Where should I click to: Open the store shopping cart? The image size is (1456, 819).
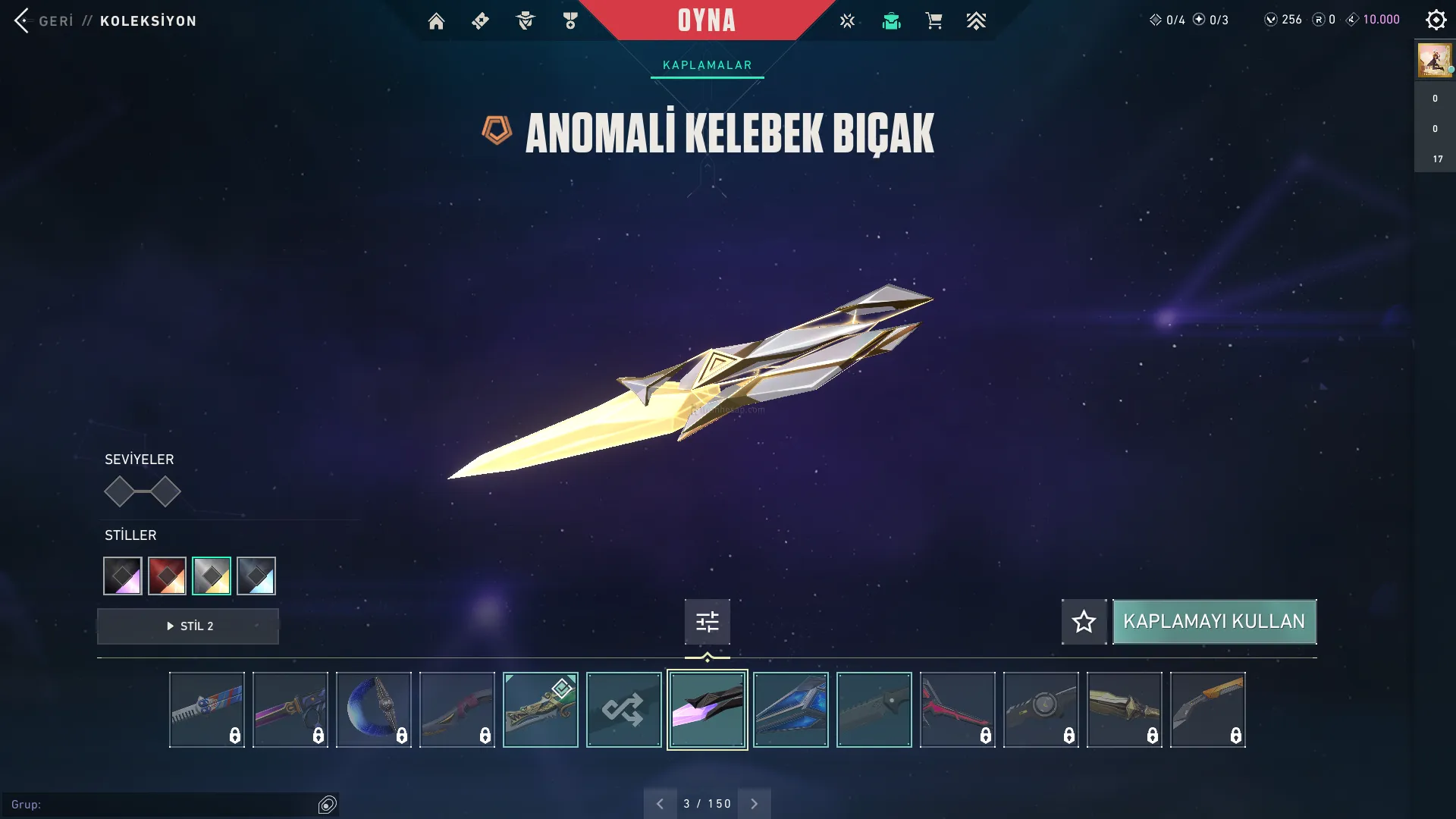934,21
